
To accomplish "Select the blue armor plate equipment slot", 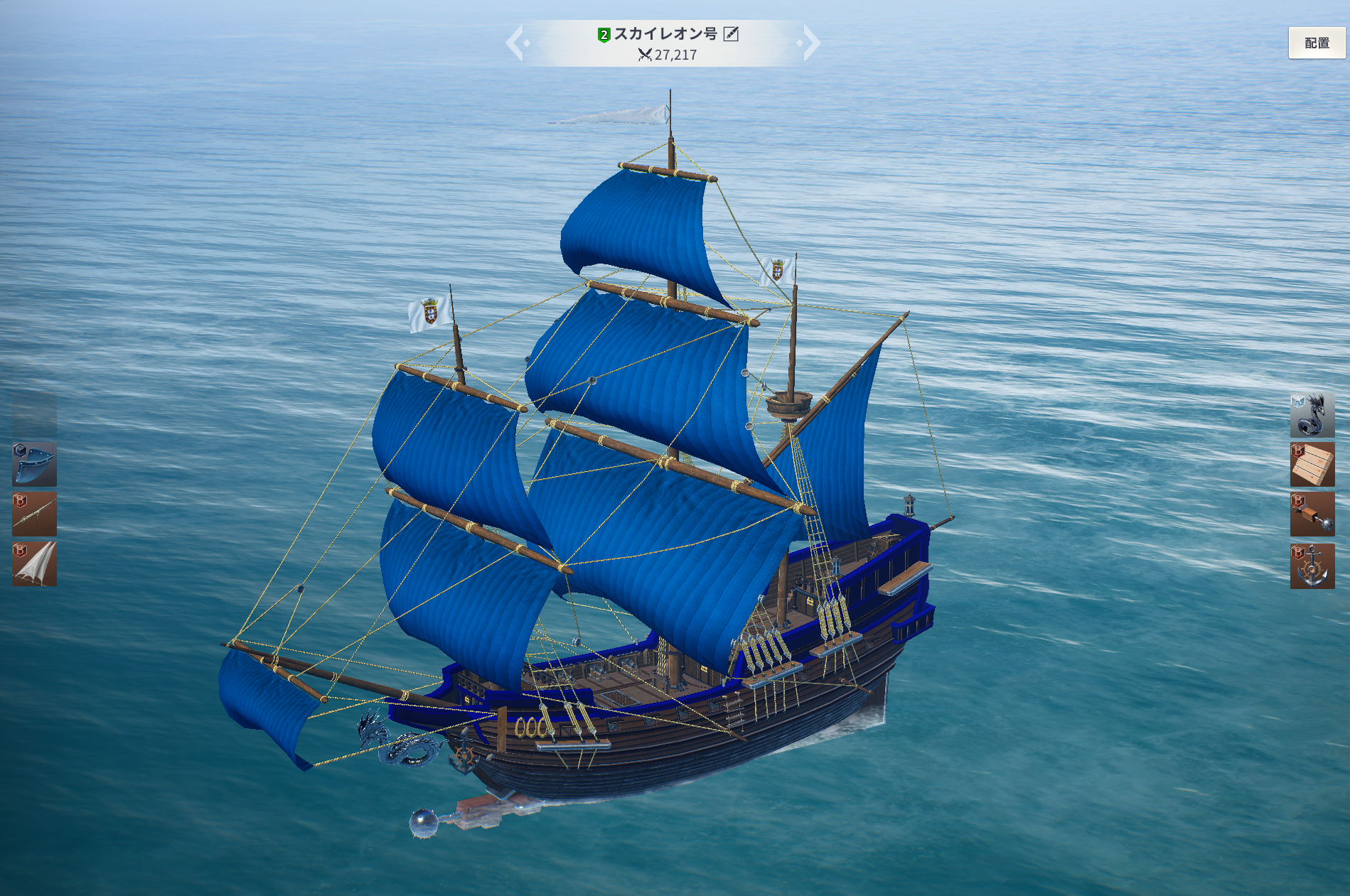I will [34, 464].
